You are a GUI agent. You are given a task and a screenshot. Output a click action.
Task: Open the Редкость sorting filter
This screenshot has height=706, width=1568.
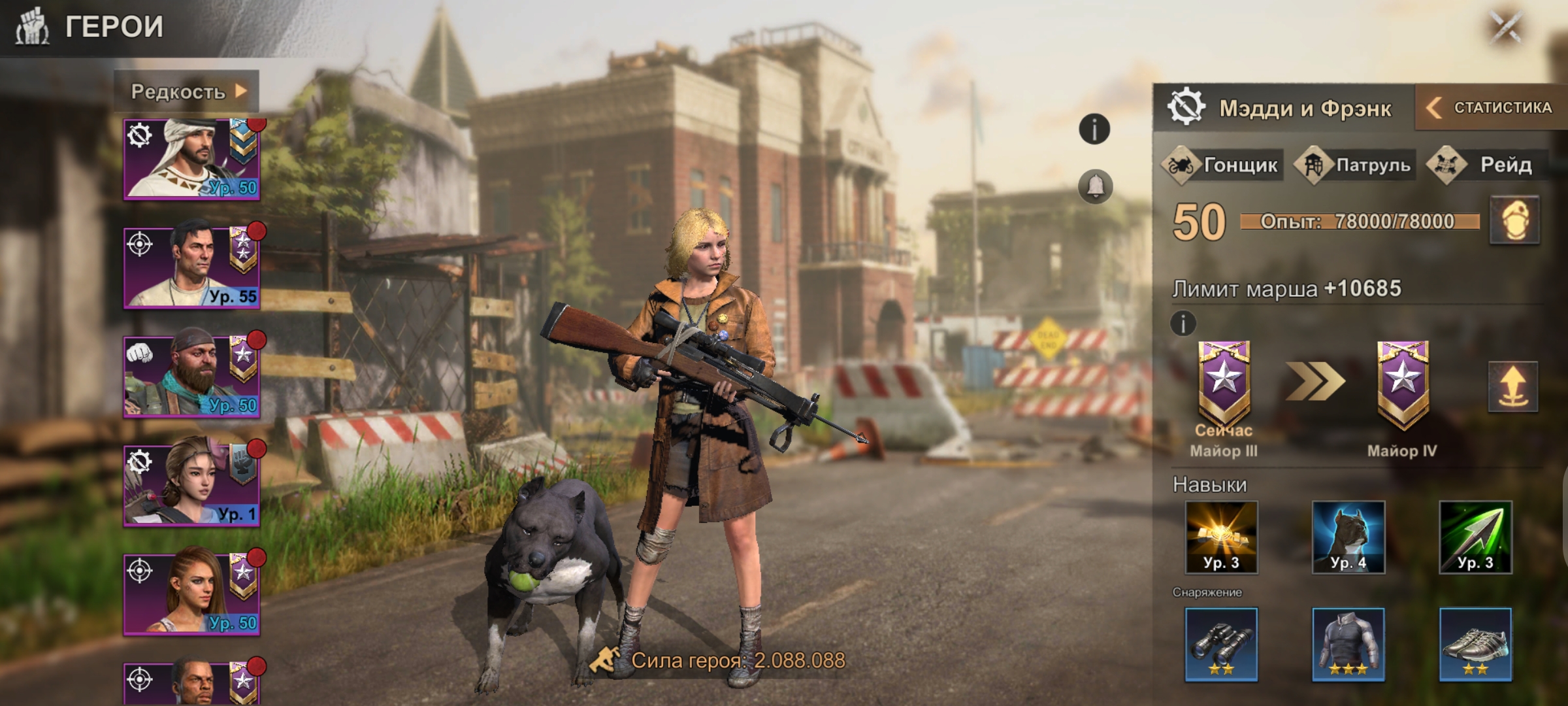click(x=188, y=92)
